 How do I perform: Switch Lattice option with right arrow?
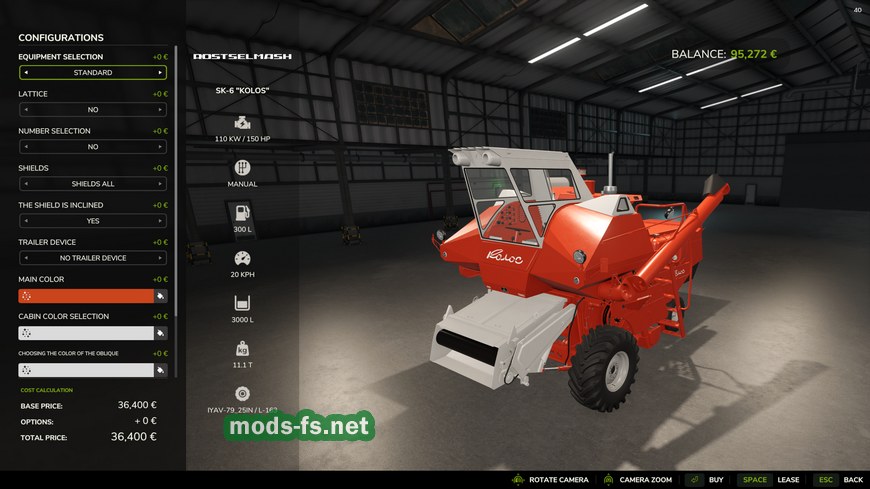tap(159, 110)
